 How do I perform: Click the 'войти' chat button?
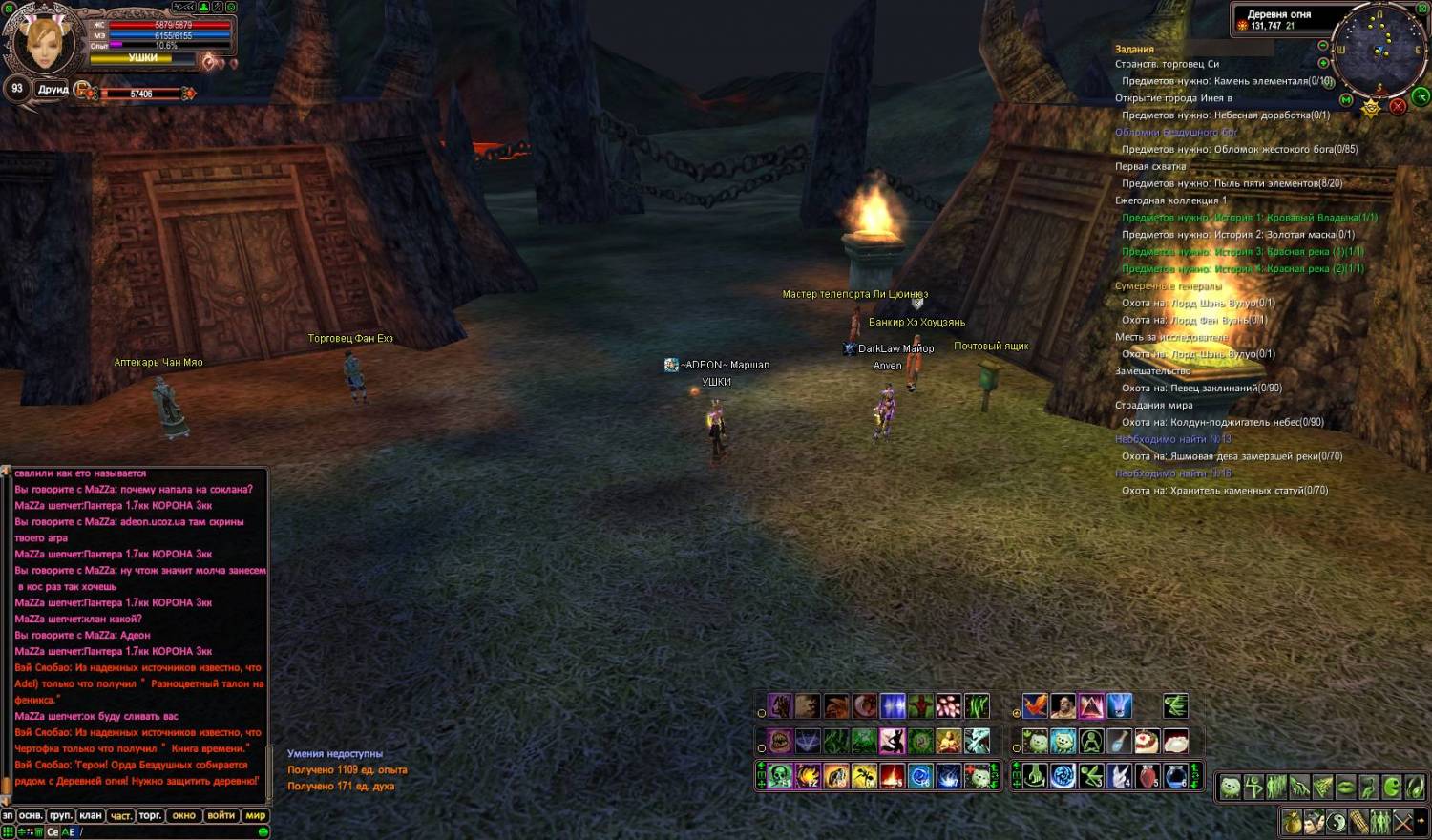[221, 815]
